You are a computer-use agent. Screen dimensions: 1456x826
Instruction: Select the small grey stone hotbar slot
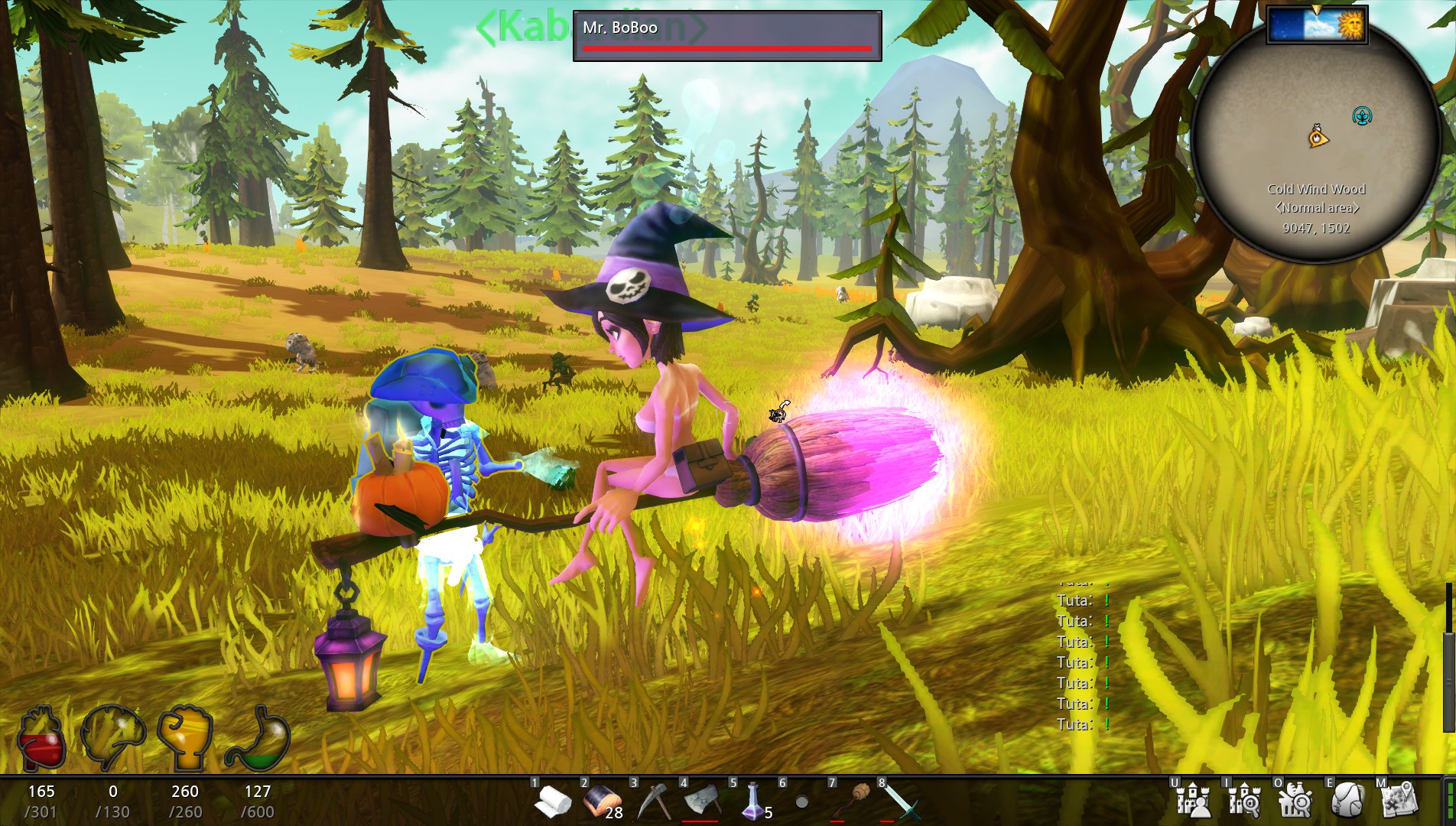tap(801, 802)
